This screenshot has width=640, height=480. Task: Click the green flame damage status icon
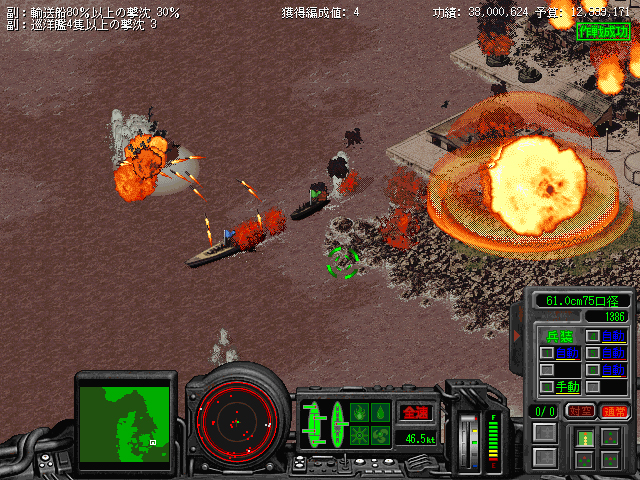pyautogui.click(x=361, y=411)
